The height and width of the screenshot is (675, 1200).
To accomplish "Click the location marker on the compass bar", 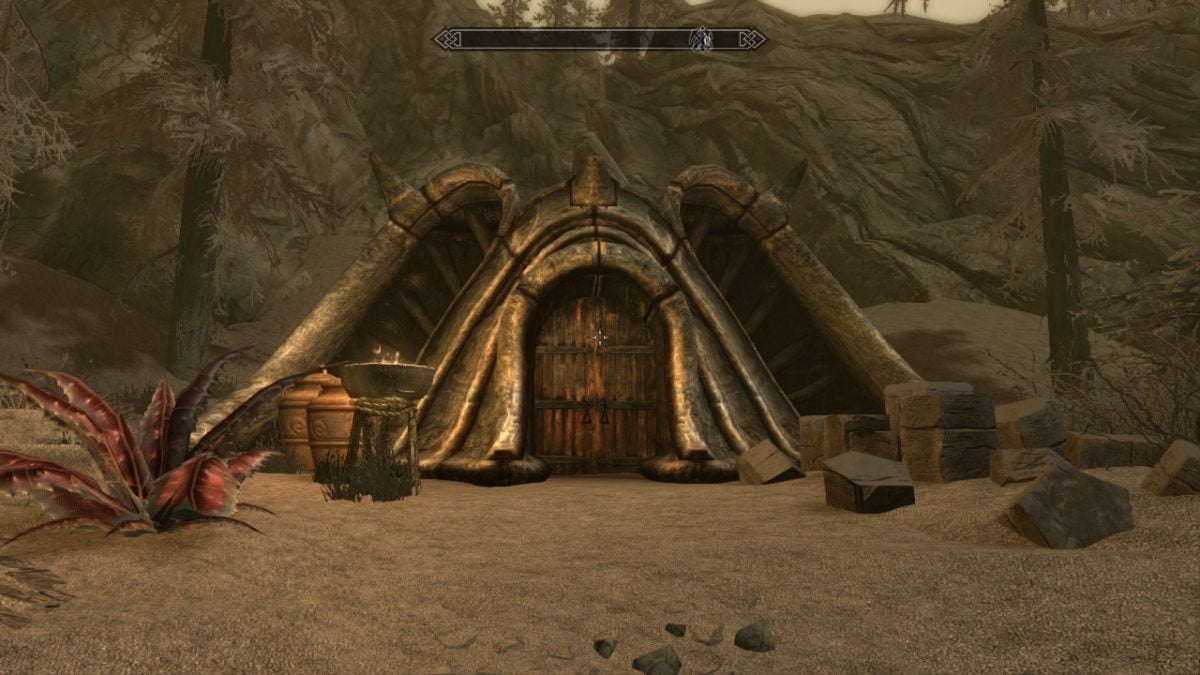I will (x=702, y=39).
